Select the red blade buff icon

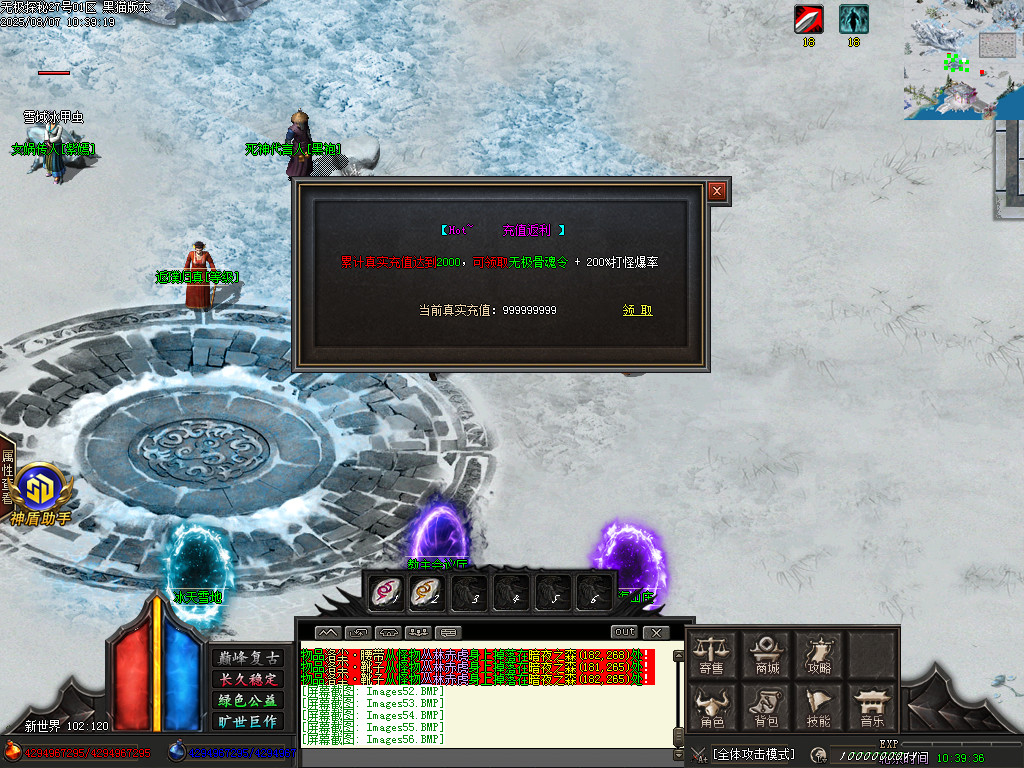click(808, 19)
